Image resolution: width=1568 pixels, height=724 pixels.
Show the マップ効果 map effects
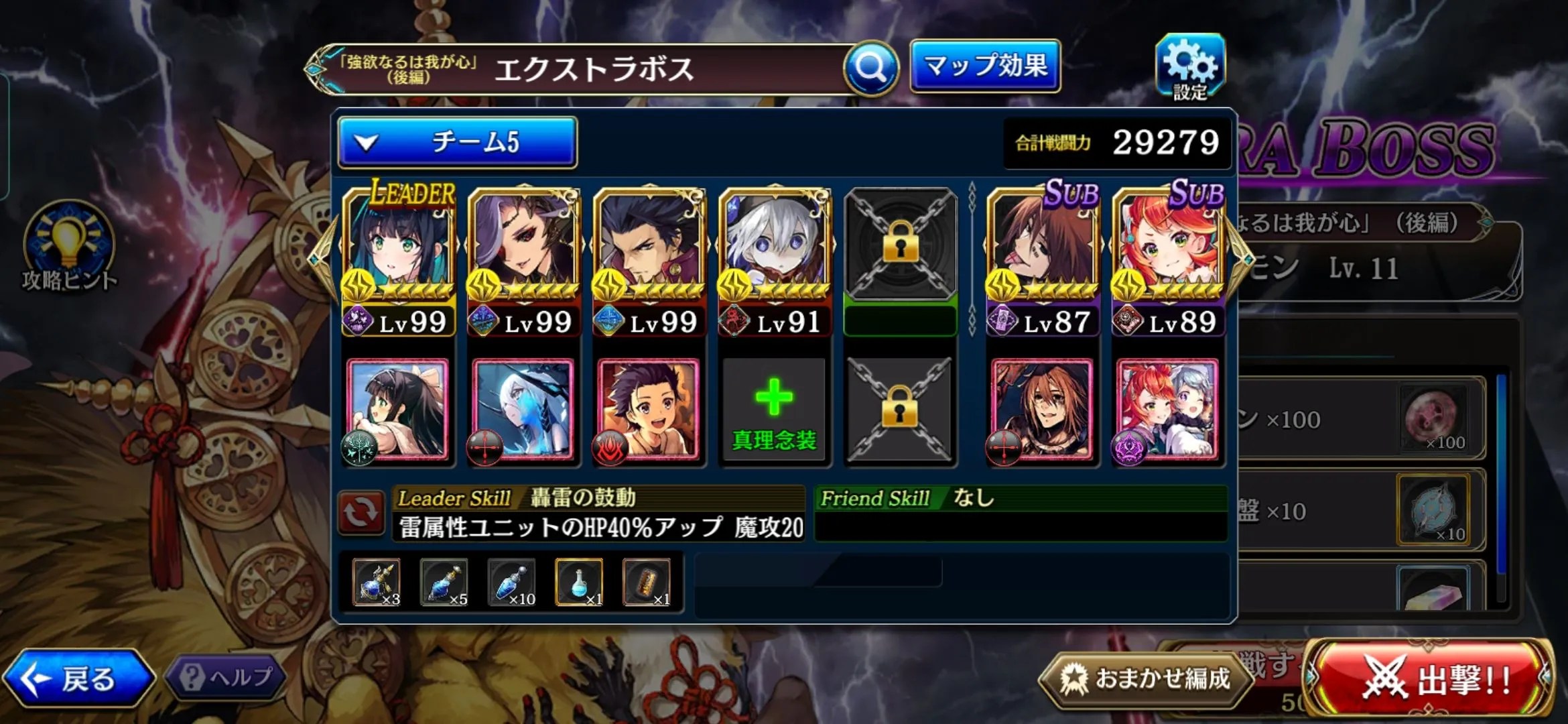(985, 66)
